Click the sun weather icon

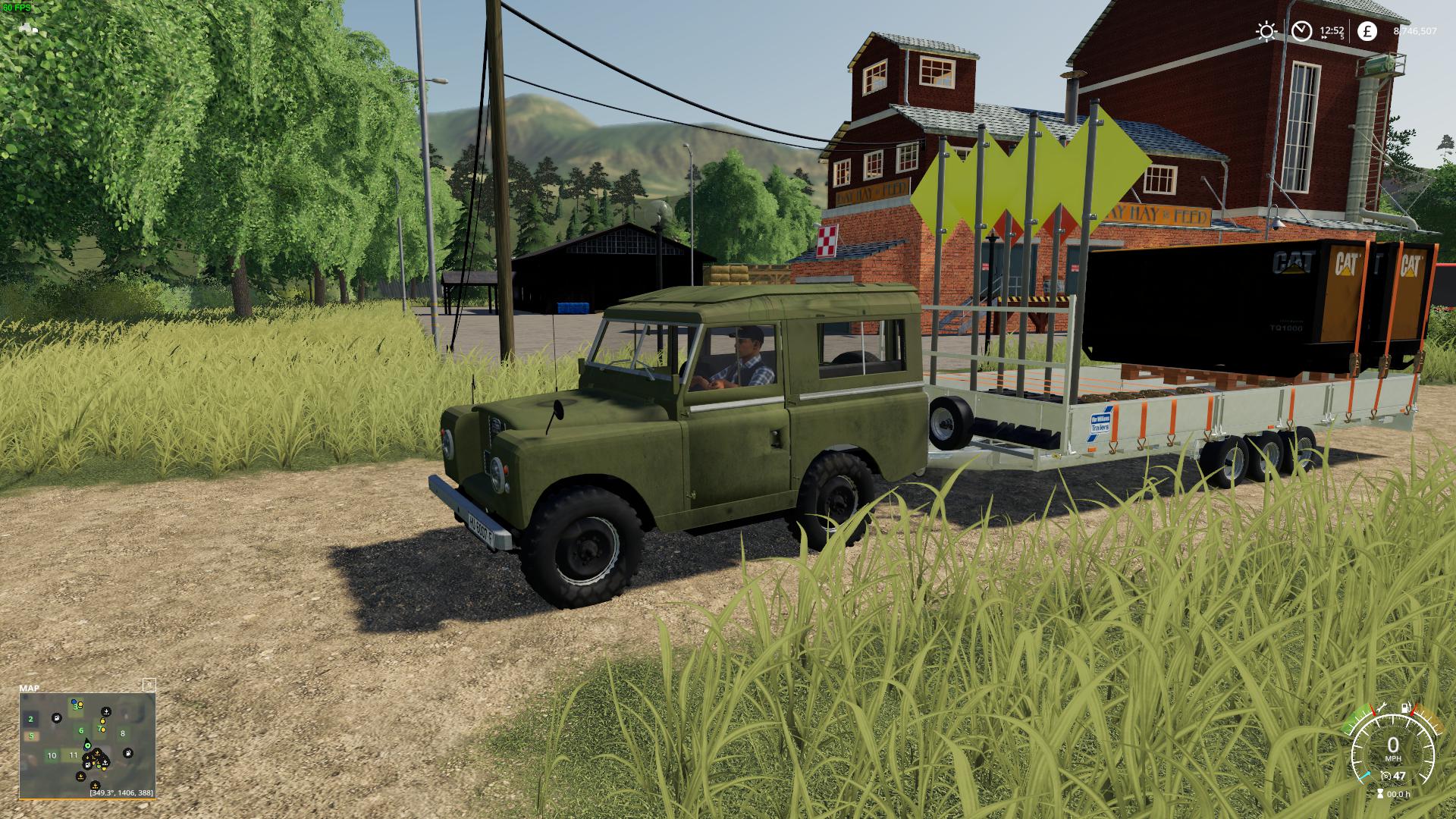pos(1266,31)
